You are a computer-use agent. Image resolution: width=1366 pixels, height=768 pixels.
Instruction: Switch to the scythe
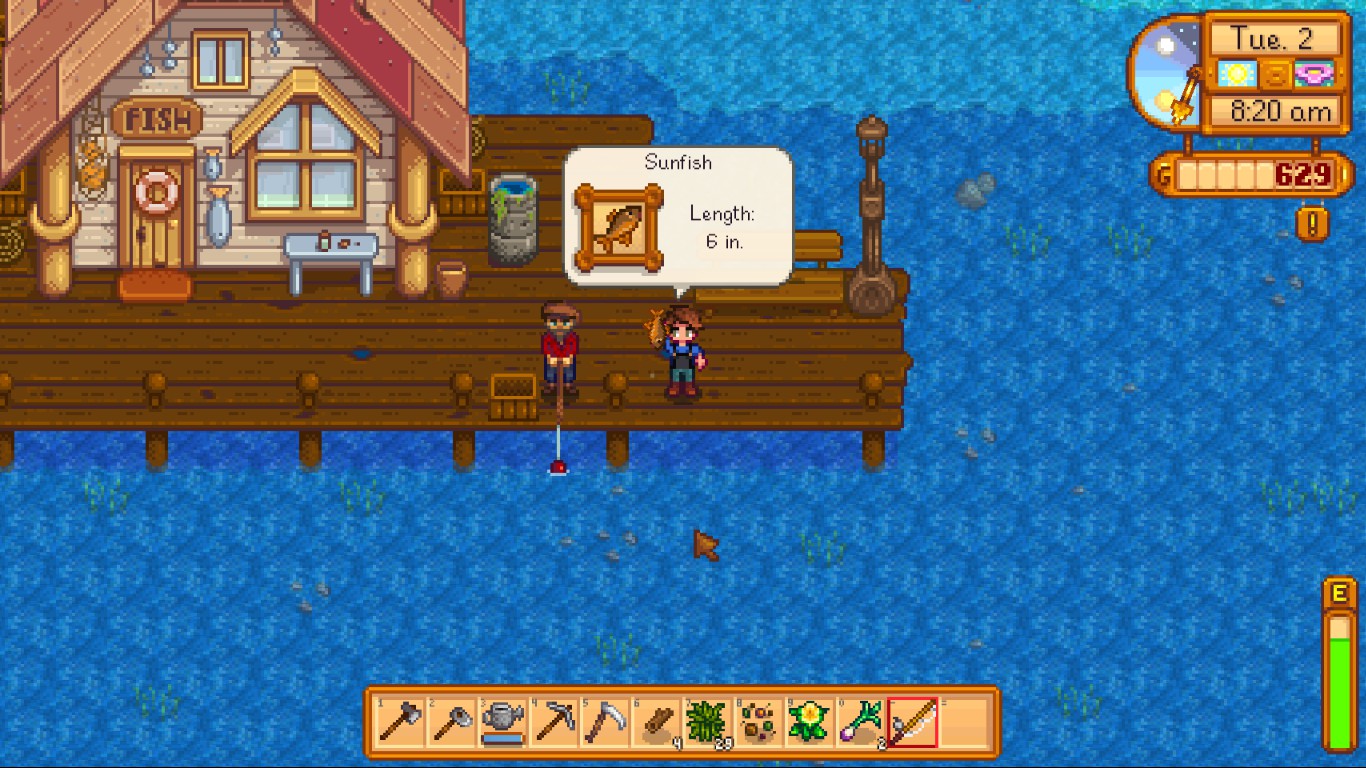pos(605,722)
